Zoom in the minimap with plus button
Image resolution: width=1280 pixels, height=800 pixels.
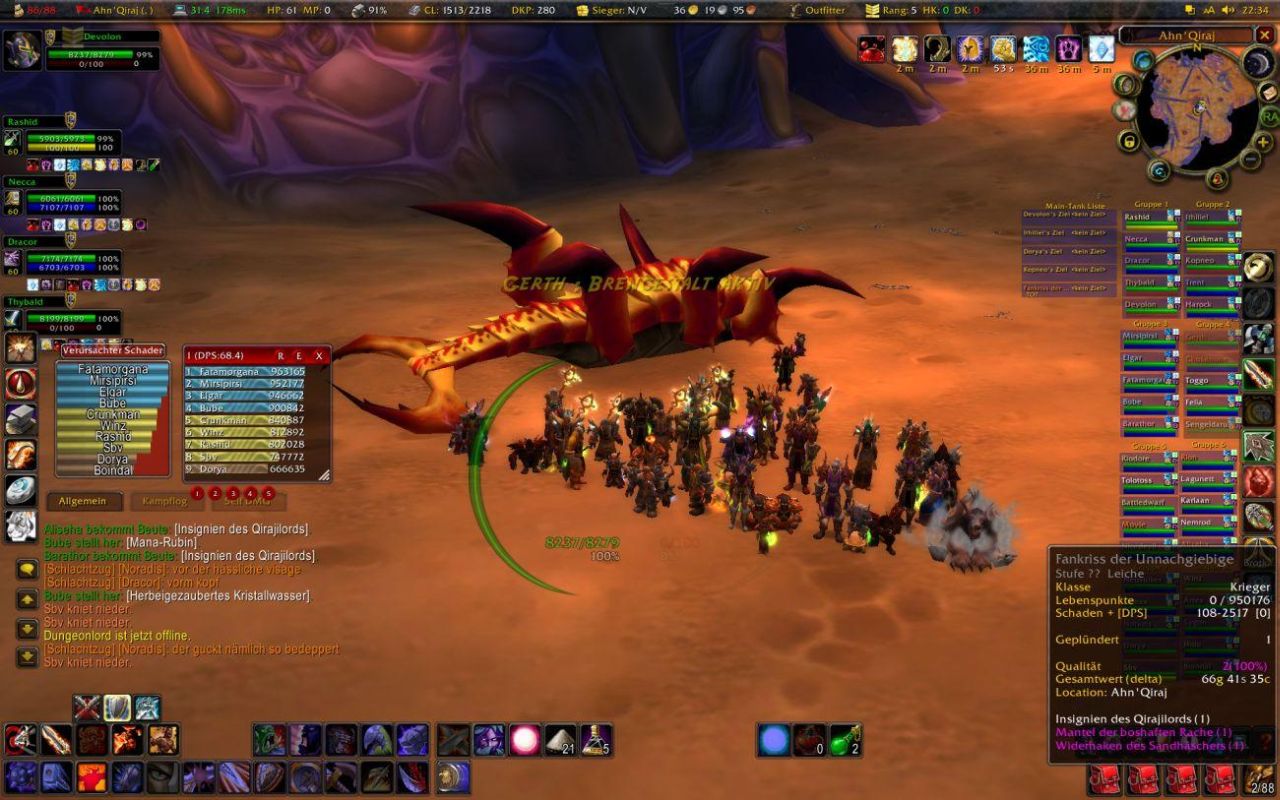(x=1263, y=141)
